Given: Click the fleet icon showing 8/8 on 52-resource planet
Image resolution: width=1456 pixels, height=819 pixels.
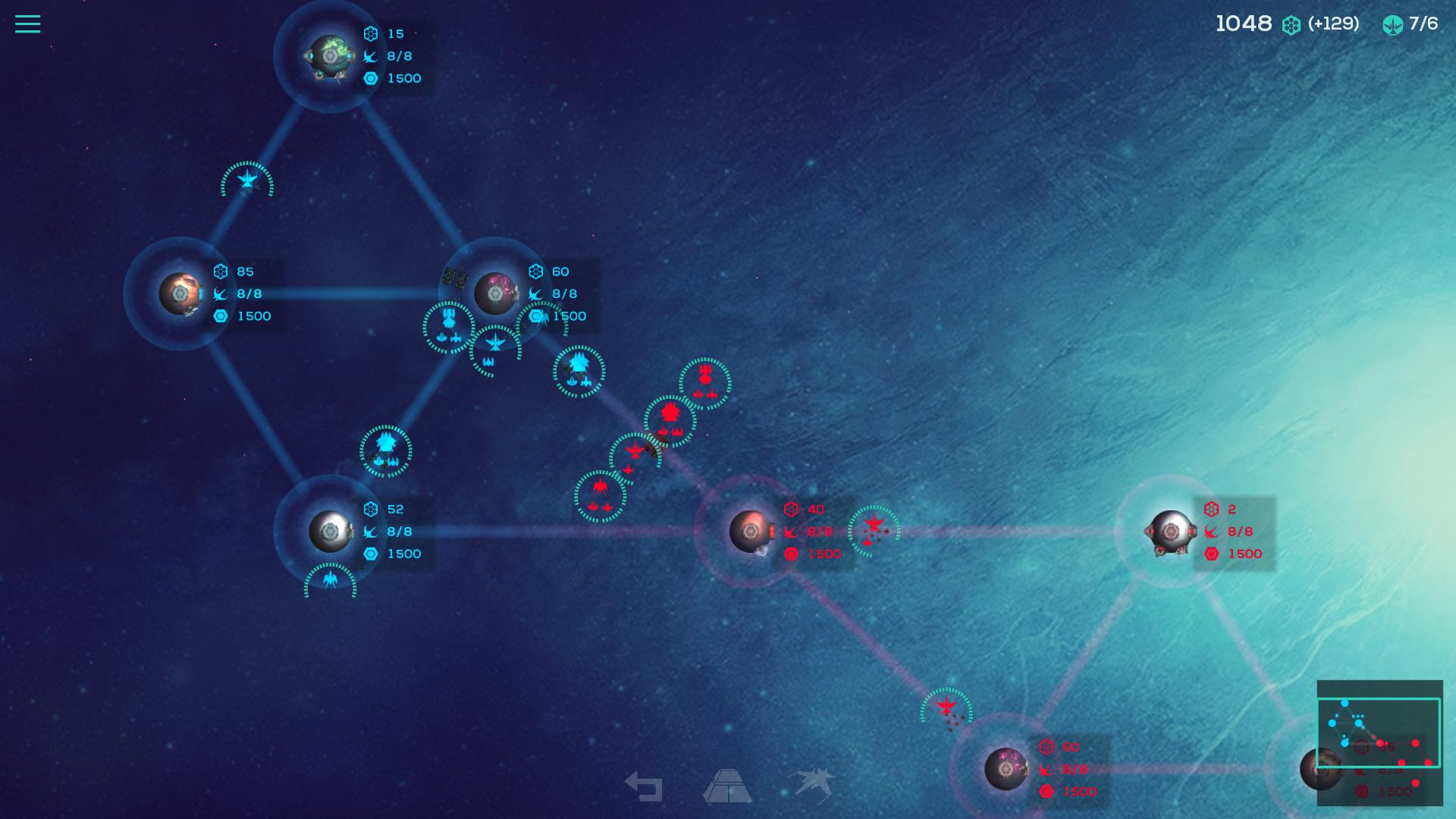Looking at the screenshot, I should [372, 532].
